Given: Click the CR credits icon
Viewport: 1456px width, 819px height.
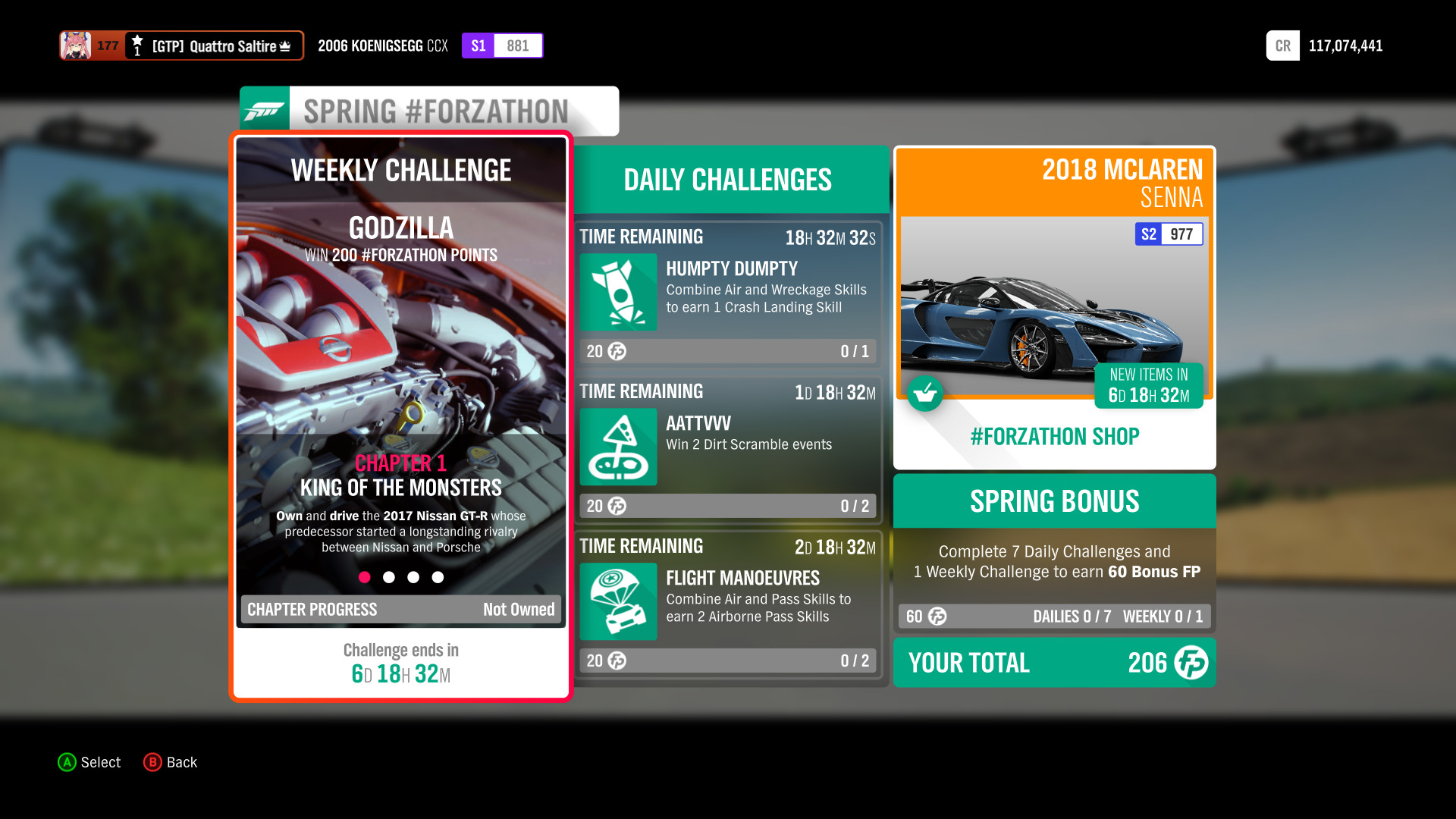Looking at the screenshot, I should point(1282,45).
